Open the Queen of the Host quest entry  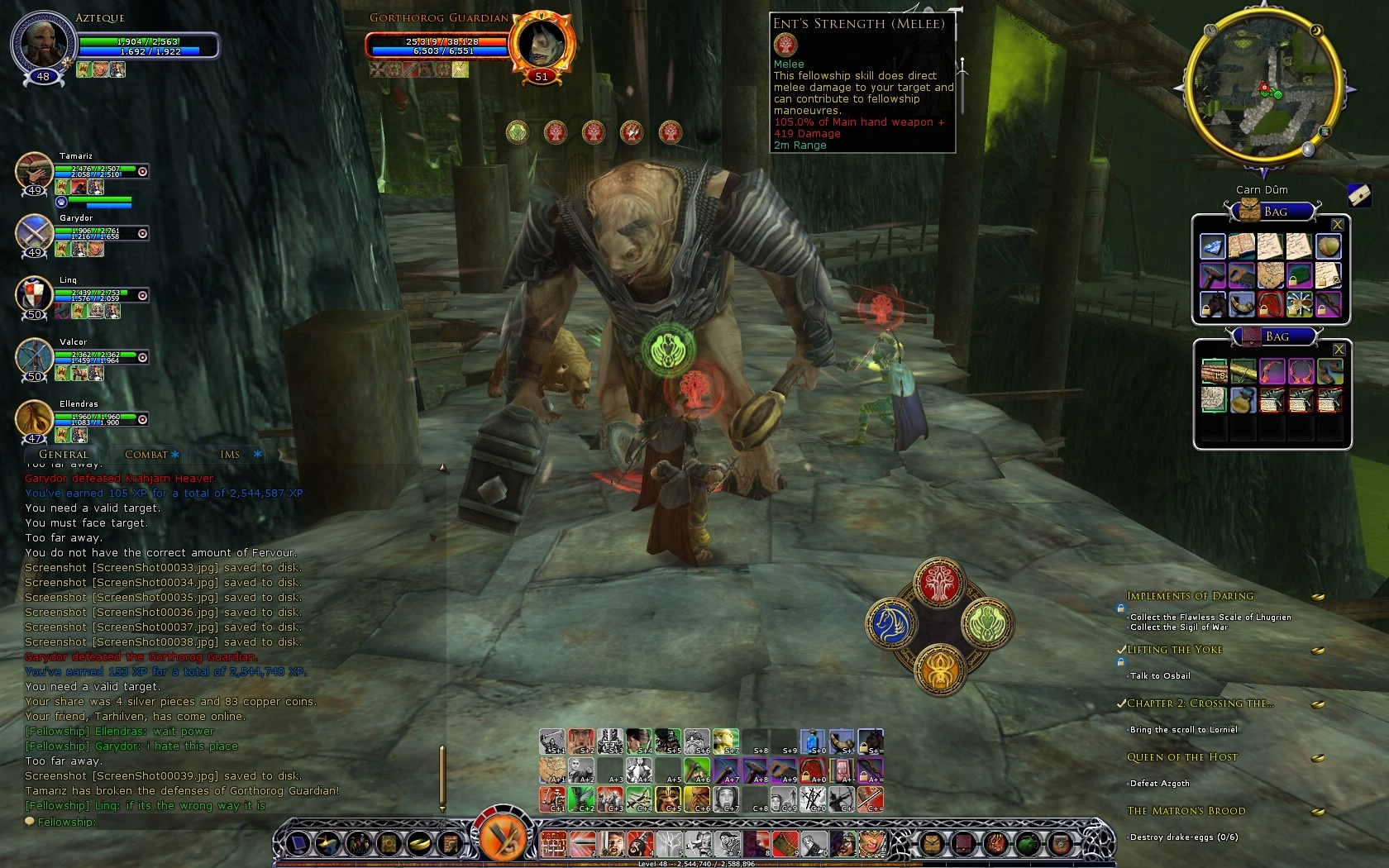pos(1182,757)
